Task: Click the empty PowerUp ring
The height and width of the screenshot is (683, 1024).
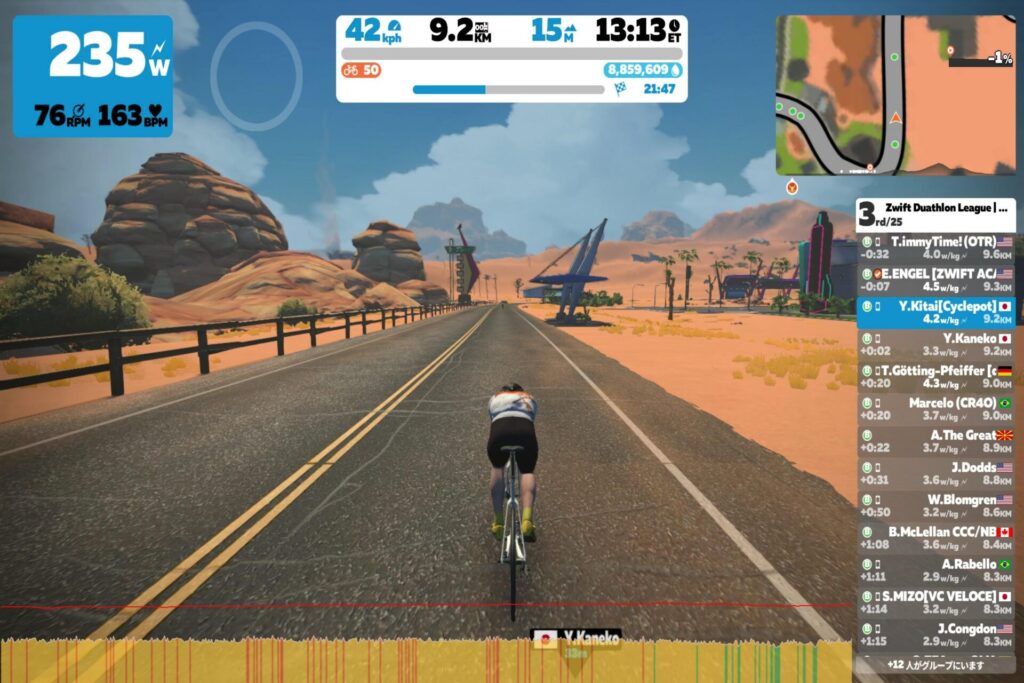Action: [x=256, y=77]
